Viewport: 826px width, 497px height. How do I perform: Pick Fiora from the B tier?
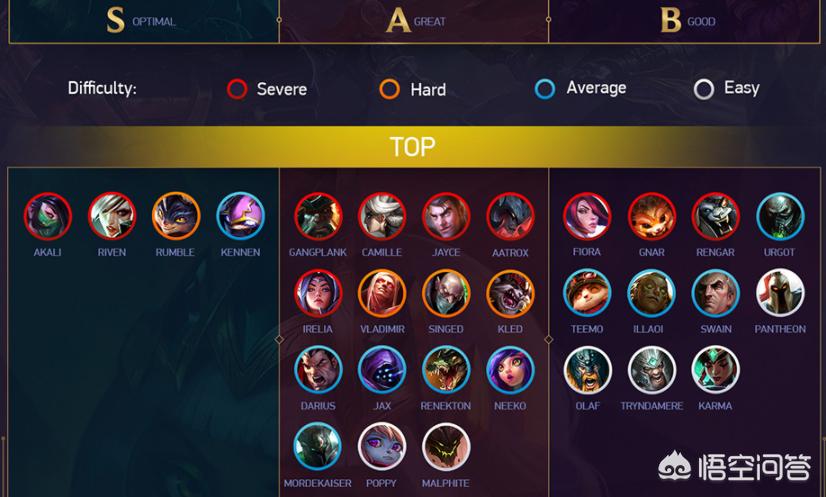coord(587,217)
